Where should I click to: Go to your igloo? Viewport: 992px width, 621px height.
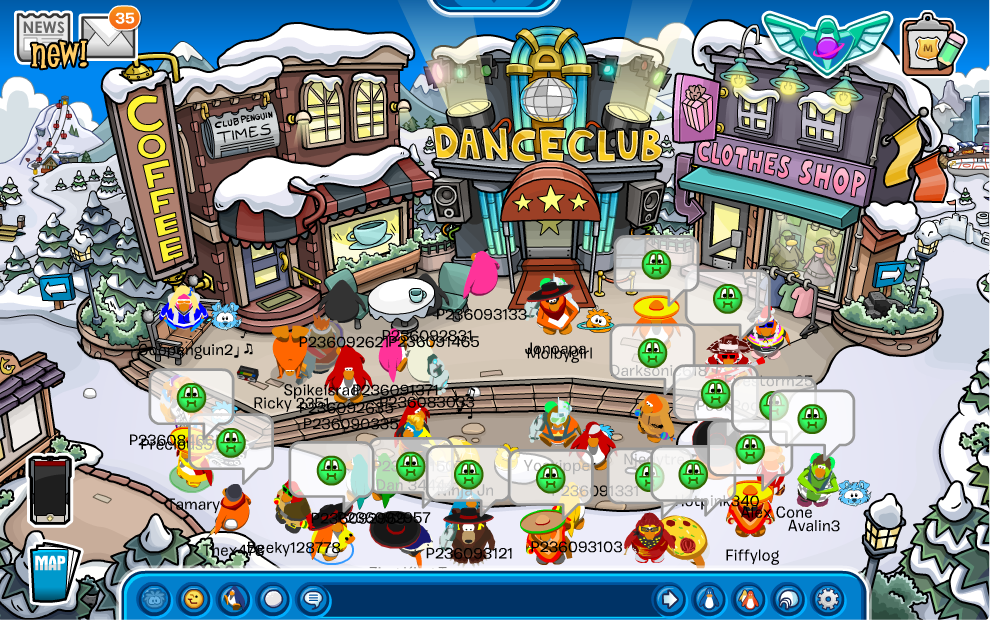[788, 599]
